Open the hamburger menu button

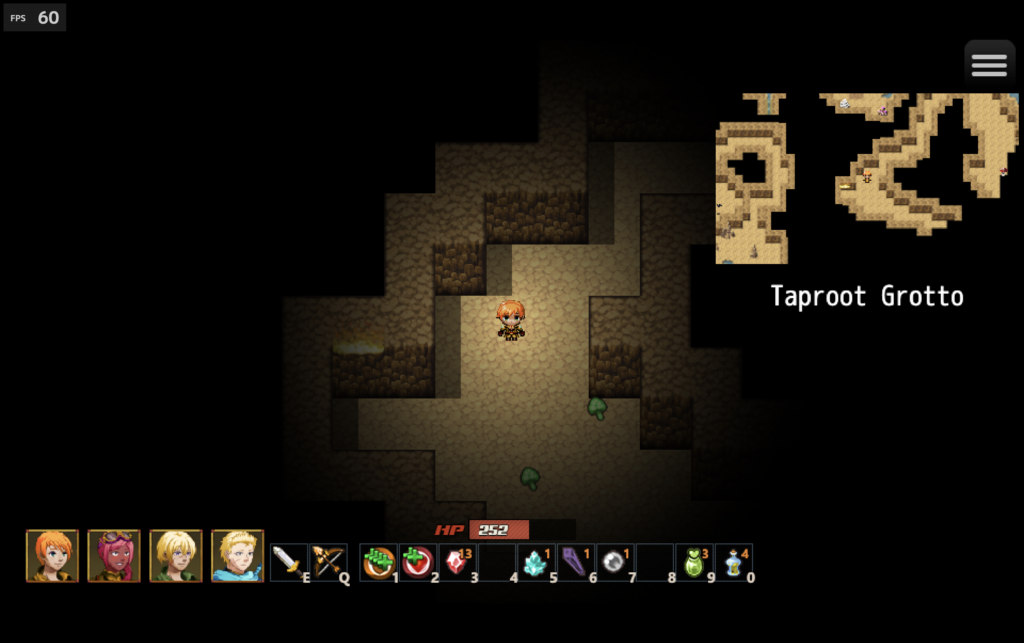[989, 65]
